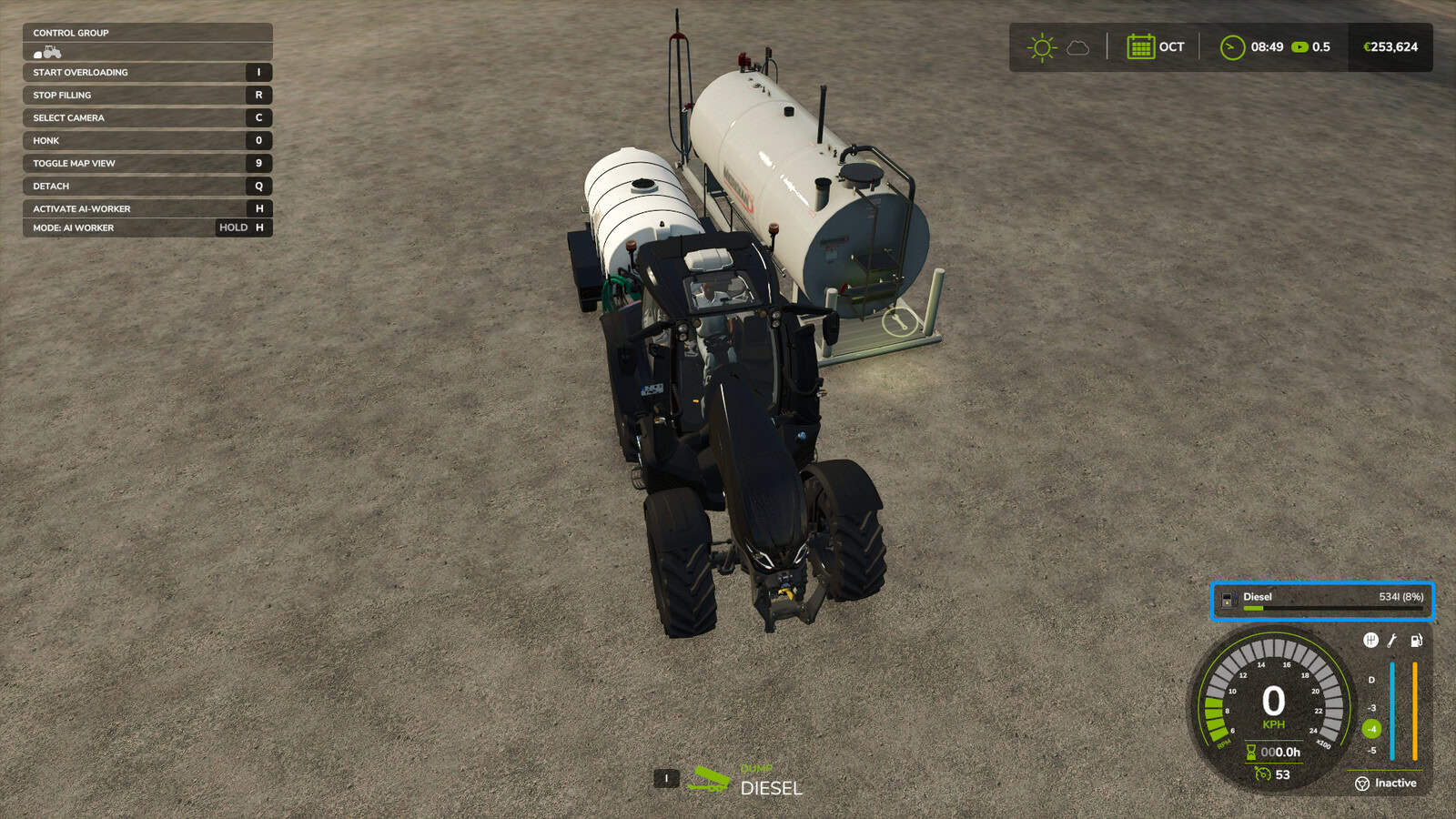Image resolution: width=1456 pixels, height=819 pixels.
Task: Click the Detach action row
Action: (147, 187)
